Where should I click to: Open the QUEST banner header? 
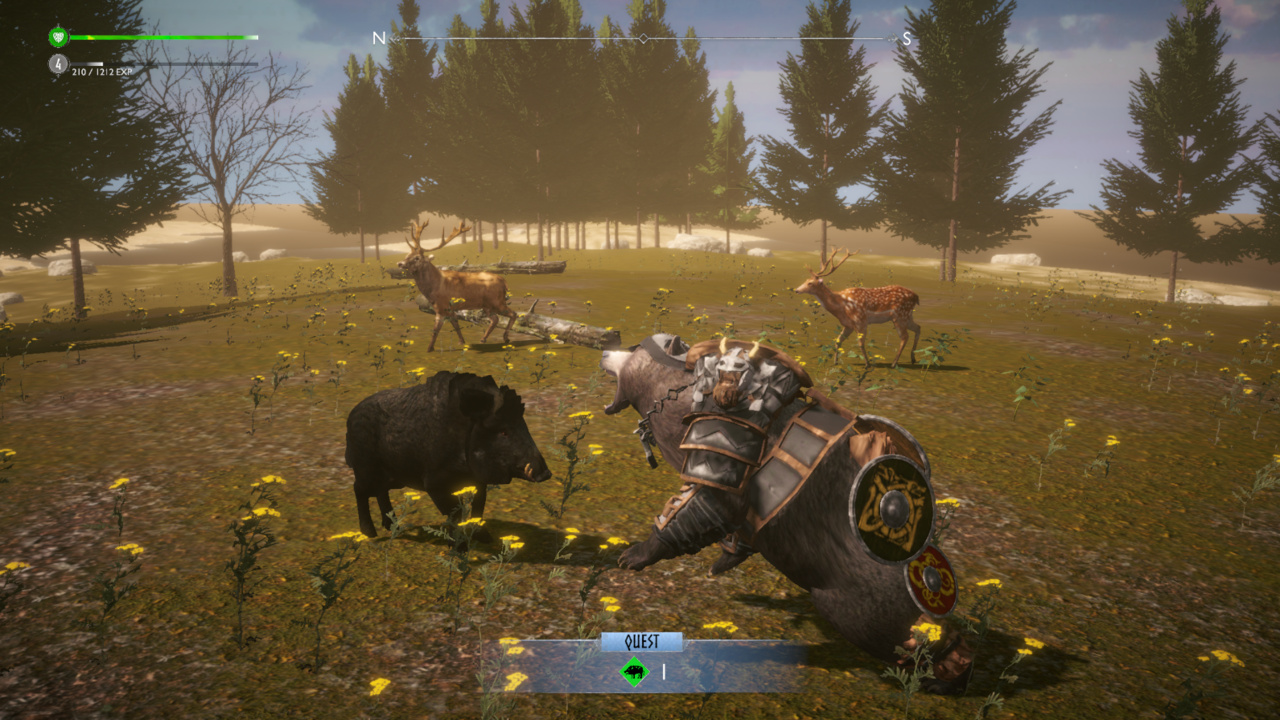pos(645,640)
